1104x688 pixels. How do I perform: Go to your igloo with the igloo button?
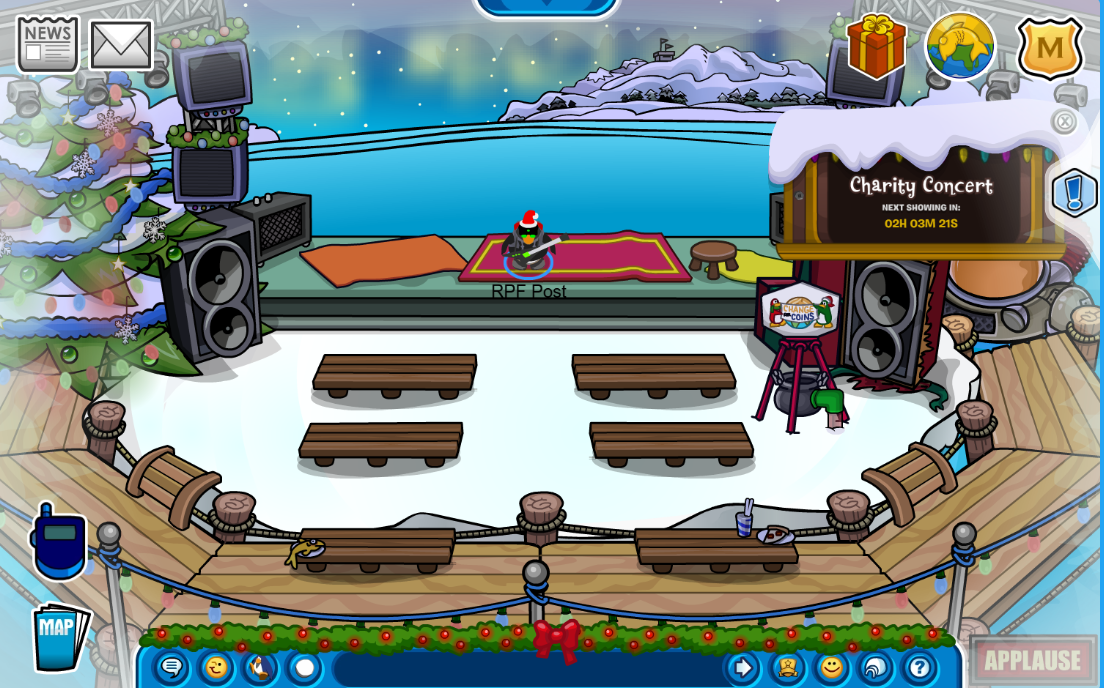coord(875,667)
